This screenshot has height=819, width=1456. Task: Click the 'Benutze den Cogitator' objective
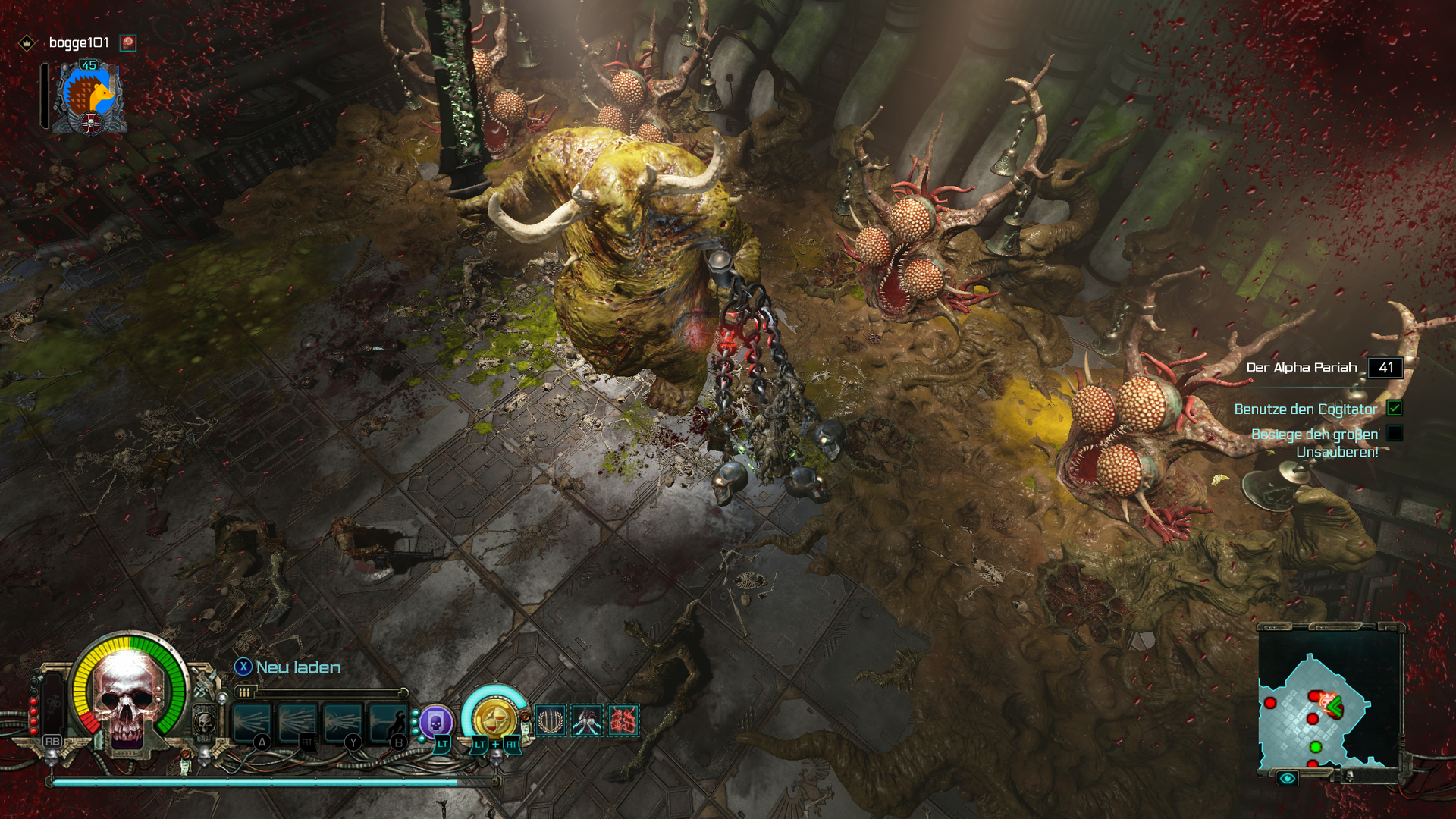coord(1305,409)
